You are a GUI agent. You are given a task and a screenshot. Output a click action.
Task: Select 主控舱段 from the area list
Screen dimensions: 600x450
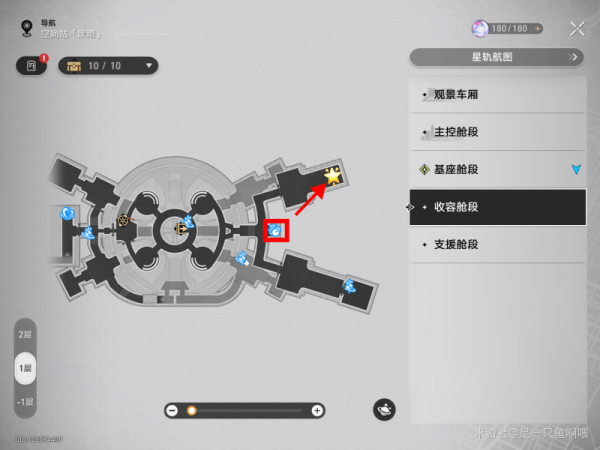[497, 132]
